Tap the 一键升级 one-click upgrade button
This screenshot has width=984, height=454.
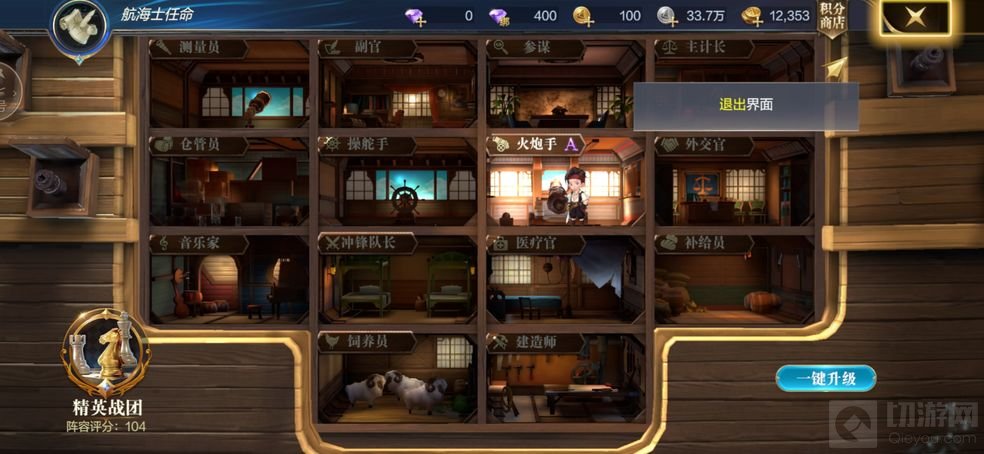click(x=825, y=378)
